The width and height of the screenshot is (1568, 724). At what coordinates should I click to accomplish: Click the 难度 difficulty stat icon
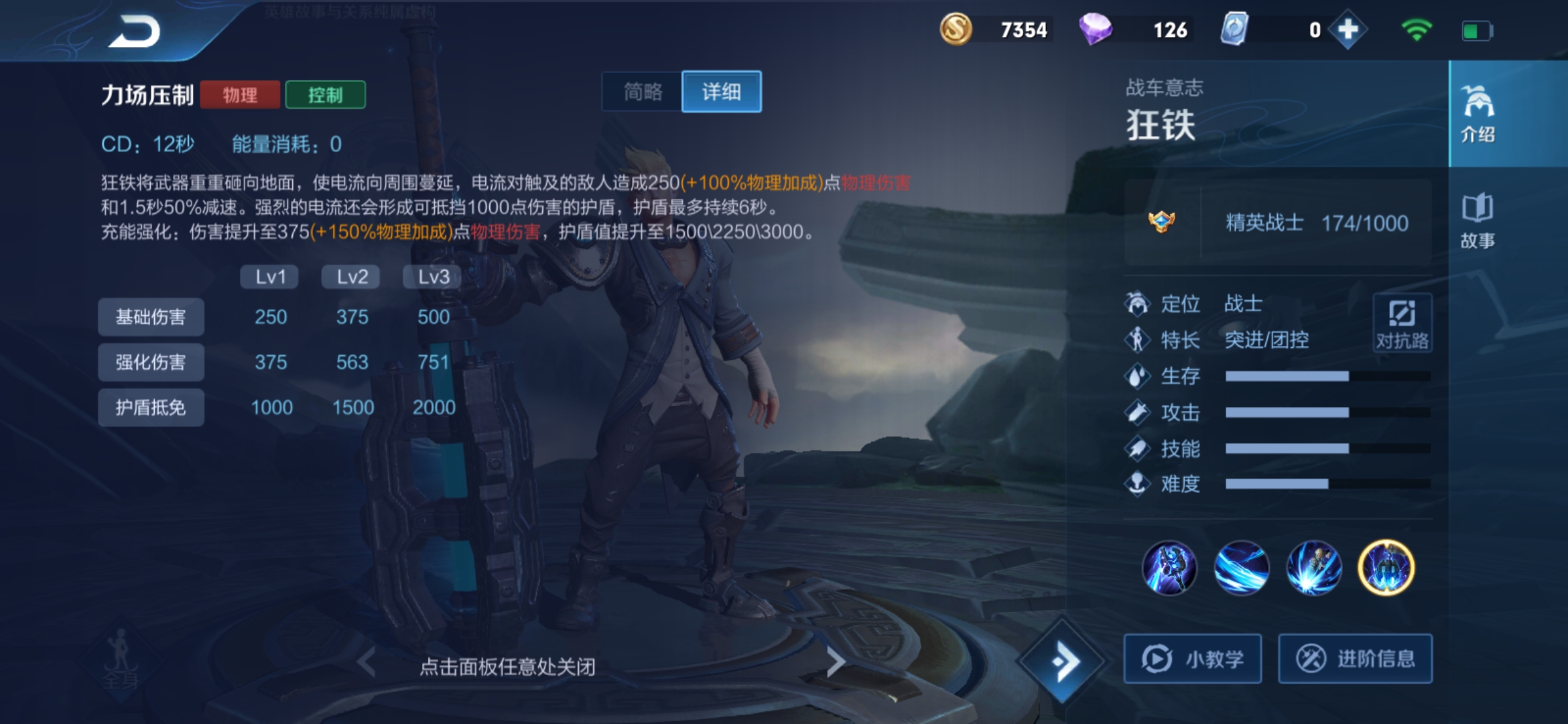pyautogui.click(x=1137, y=484)
